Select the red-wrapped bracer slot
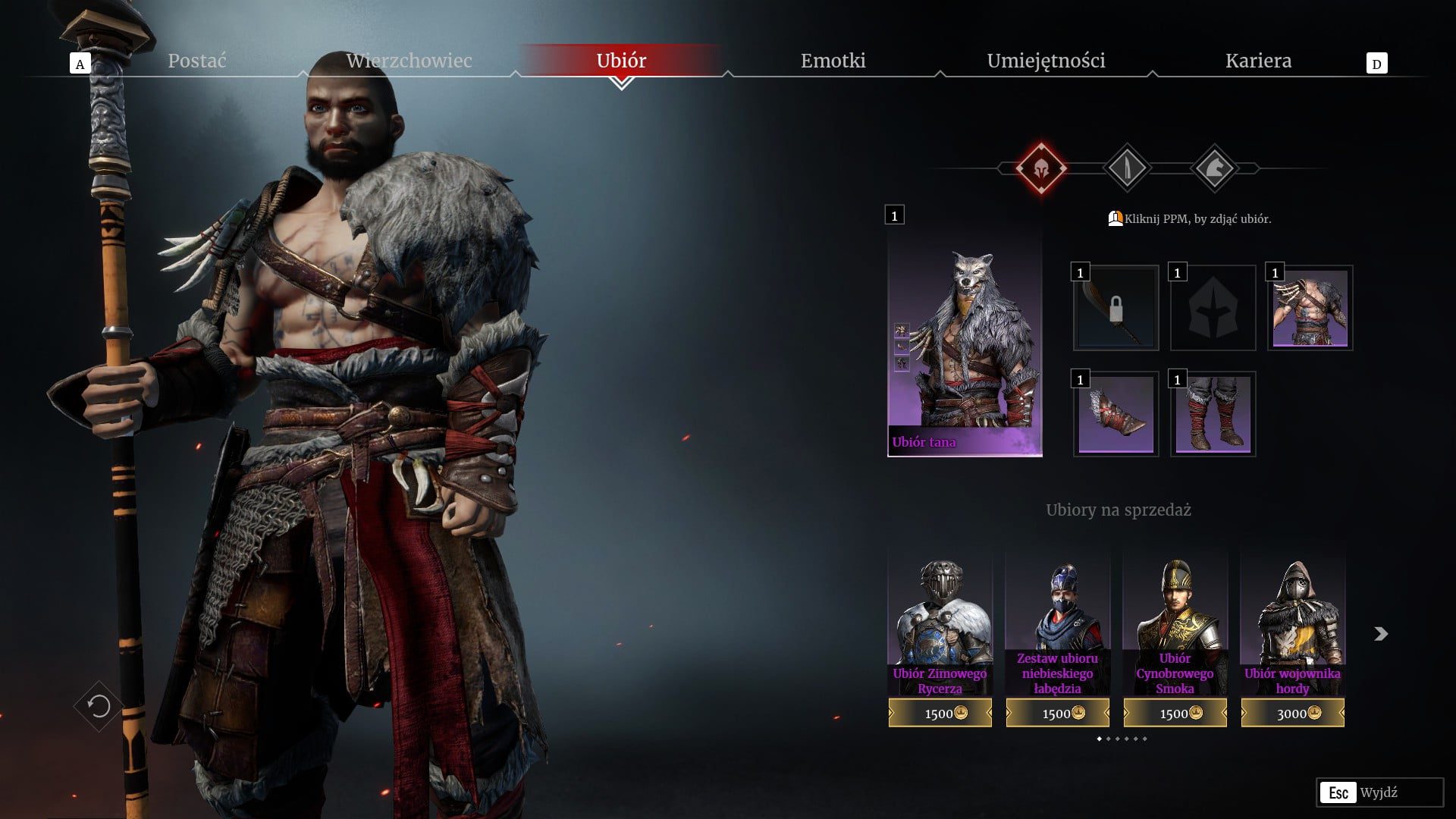 [x=1116, y=414]
